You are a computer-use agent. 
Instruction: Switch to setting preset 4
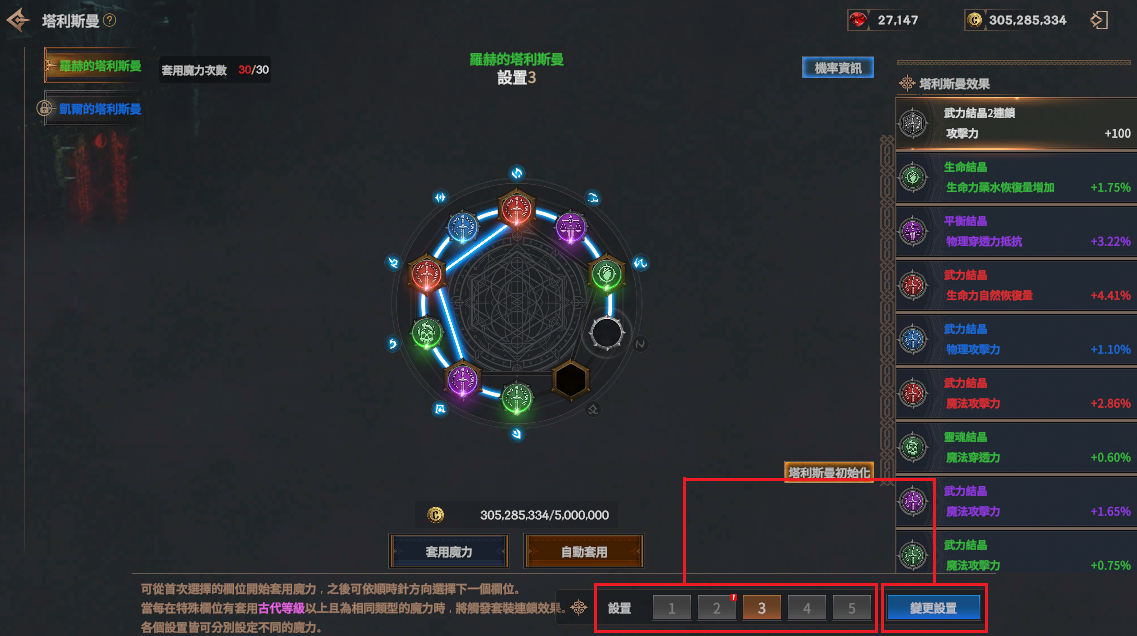coord(806,608)
